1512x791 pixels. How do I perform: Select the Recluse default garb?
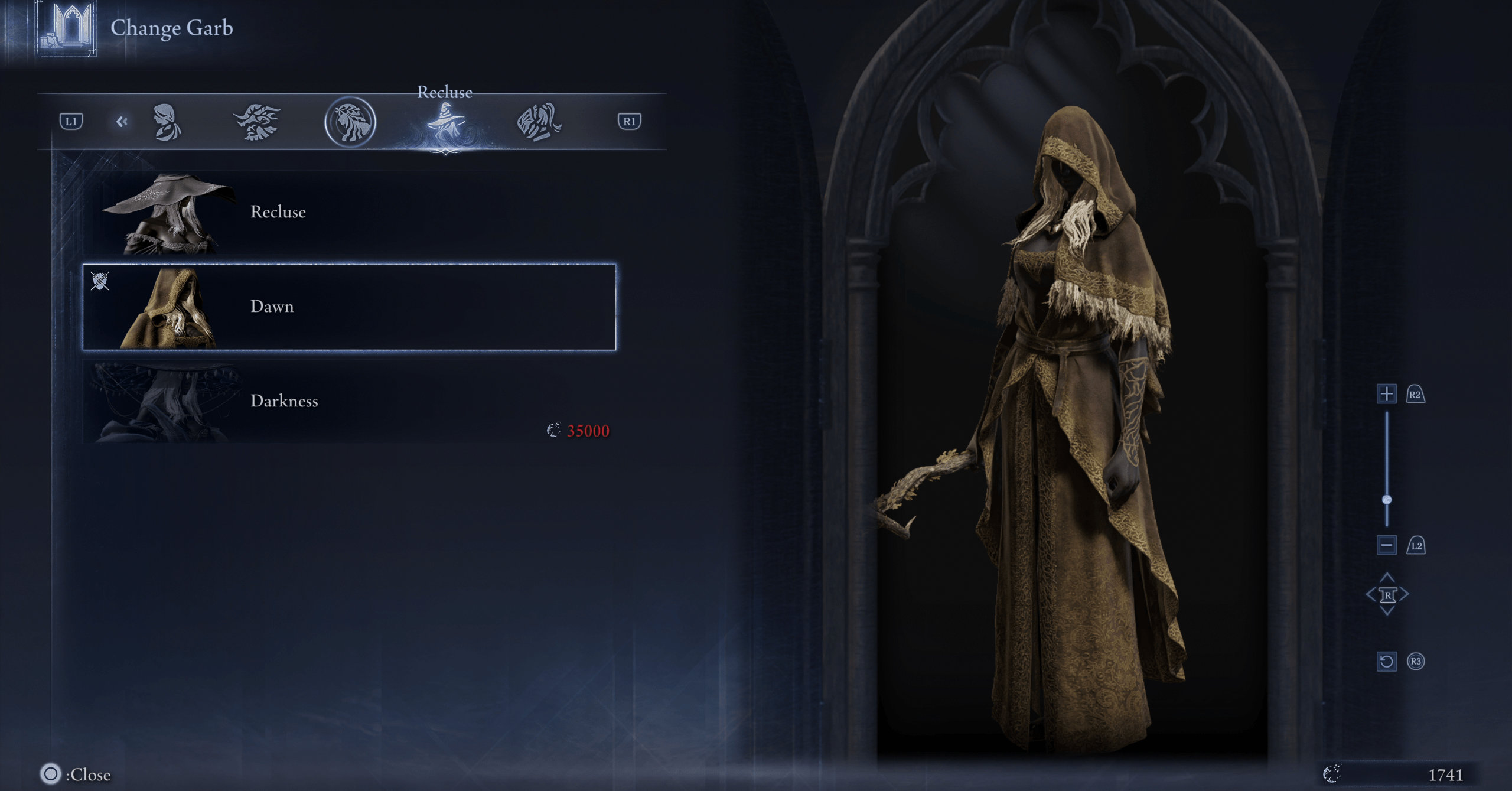coord(348,213)
